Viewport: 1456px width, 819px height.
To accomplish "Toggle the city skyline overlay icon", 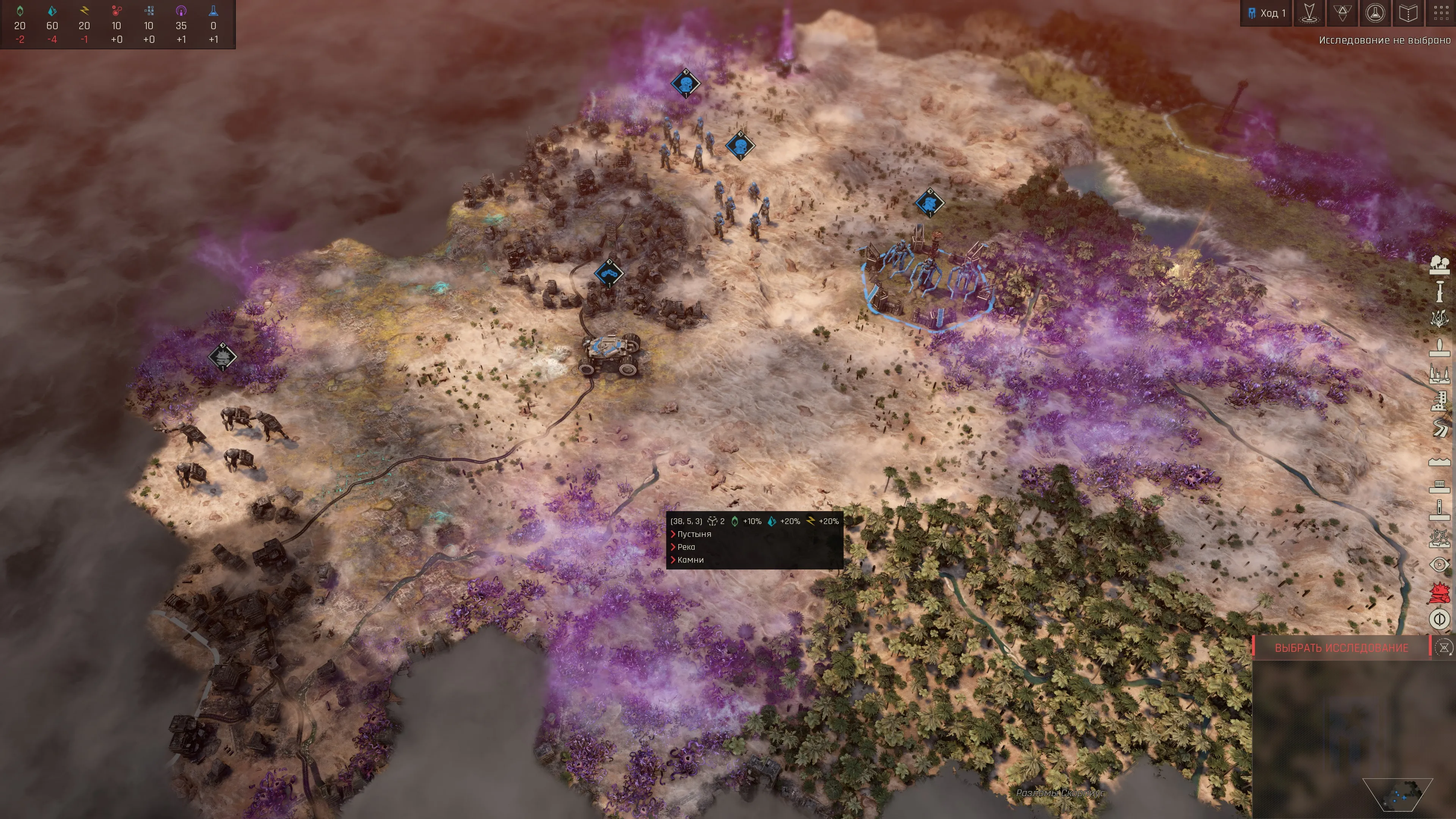I will coord(1439,373).
